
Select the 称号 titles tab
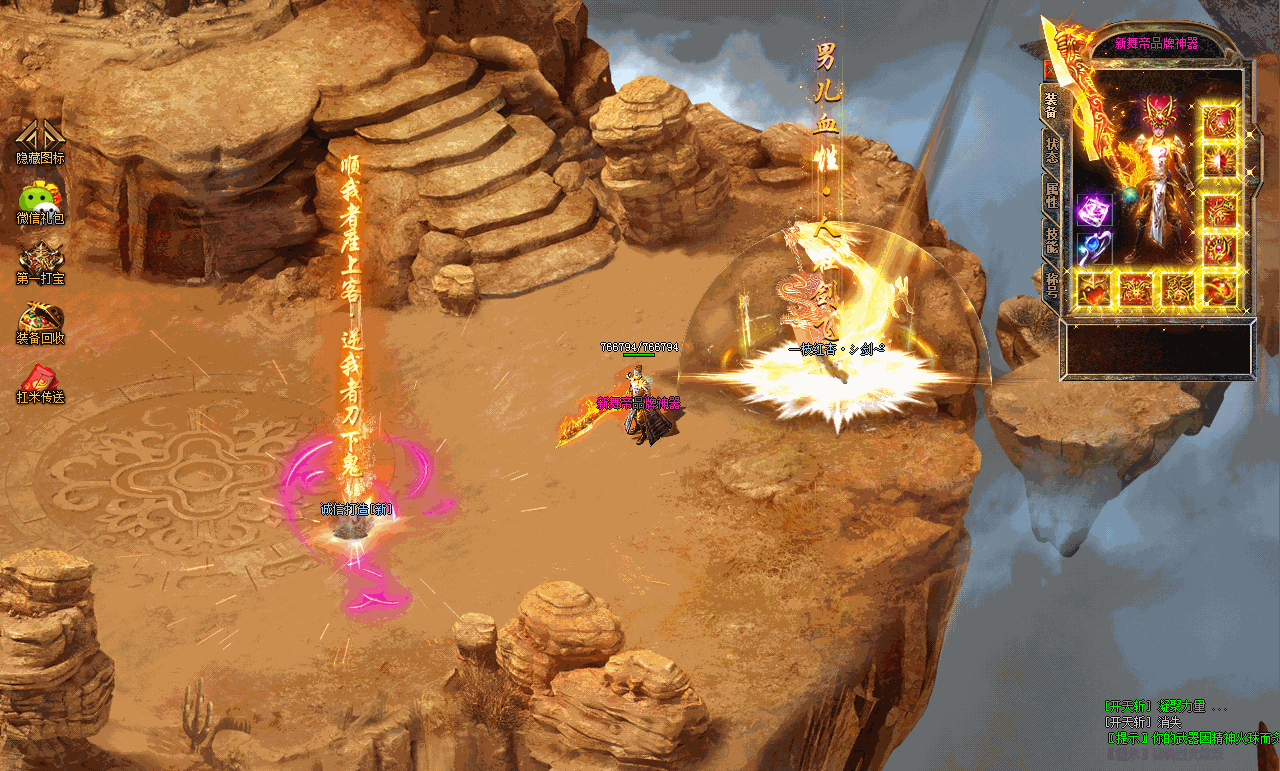(1051, 284)
